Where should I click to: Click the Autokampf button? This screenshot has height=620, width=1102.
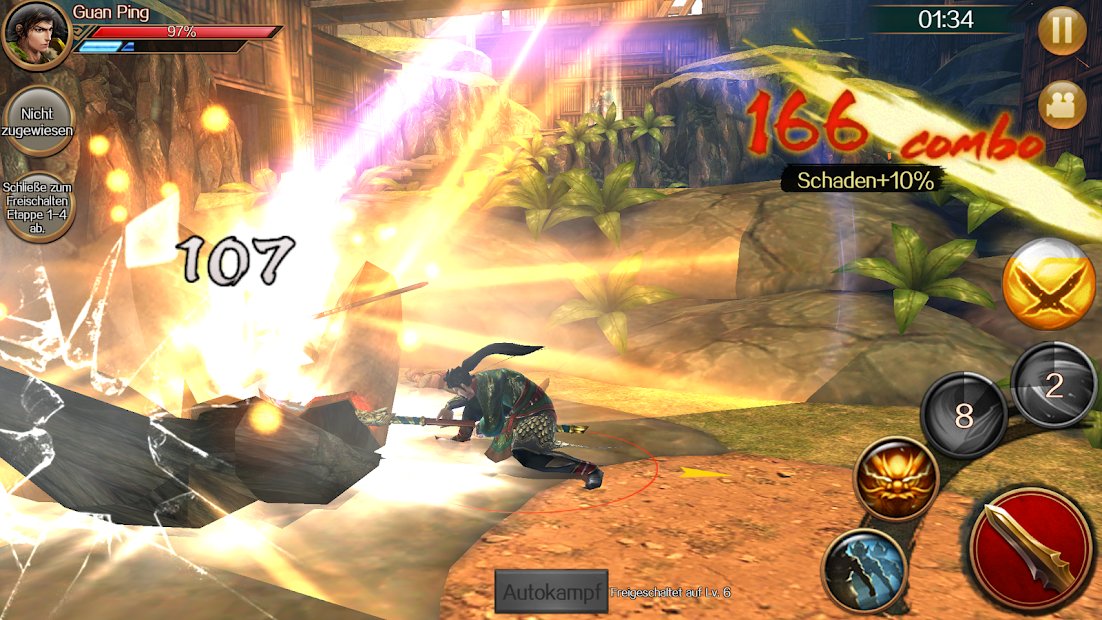551,592
